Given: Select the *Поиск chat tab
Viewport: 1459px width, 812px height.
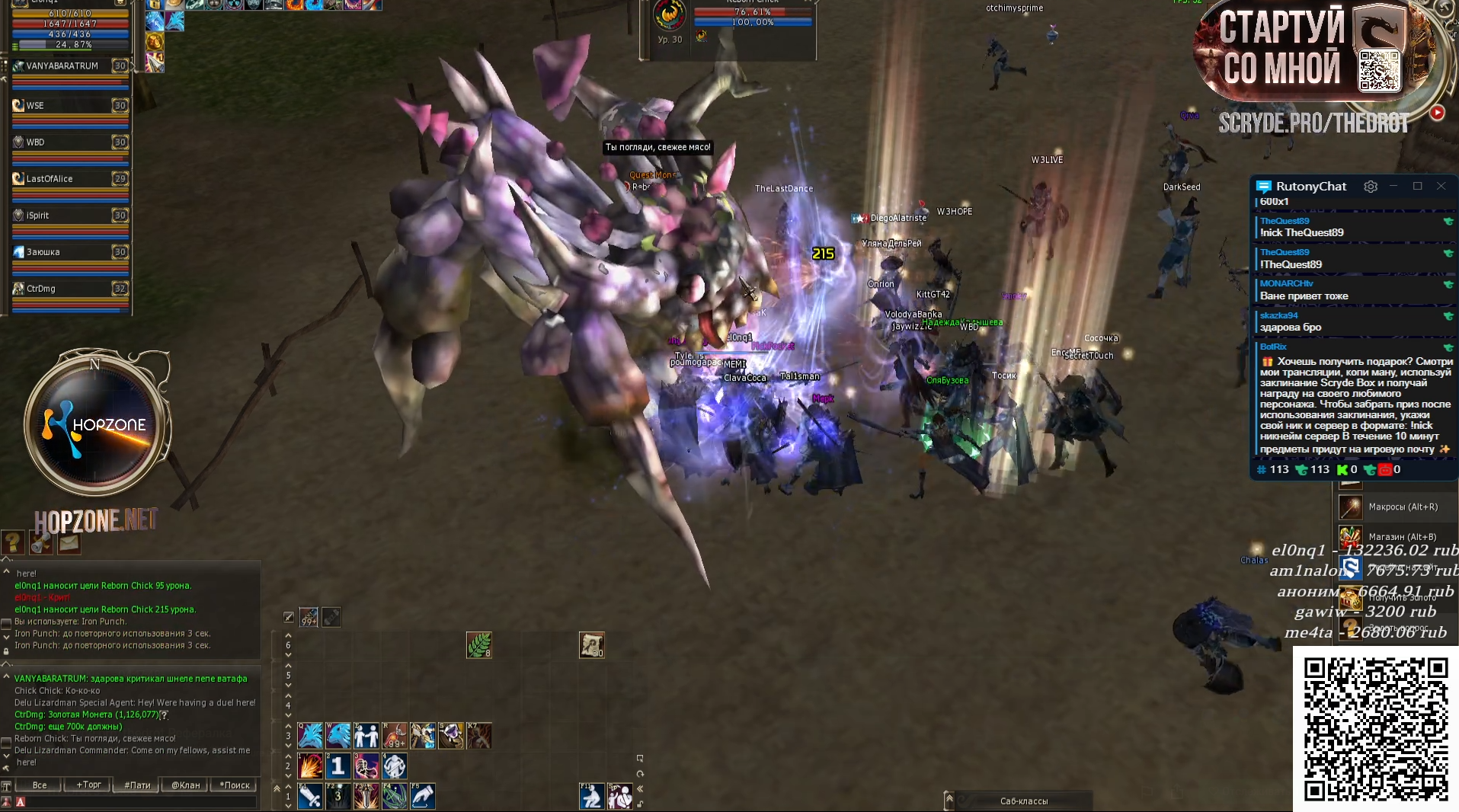Looking at the screenshot, I should pos(235,785).
